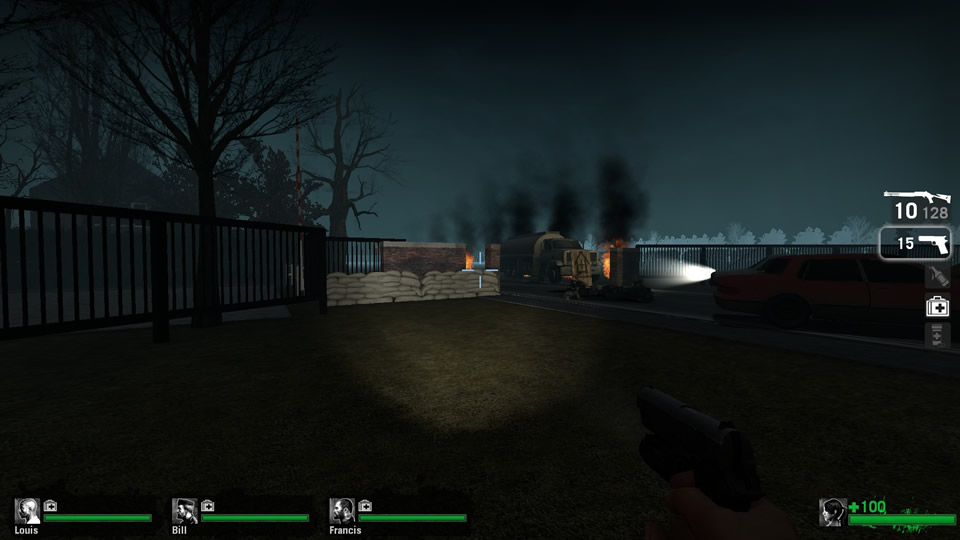Select the first aid kit slot
960x540 pixels.
click(937, 307)
